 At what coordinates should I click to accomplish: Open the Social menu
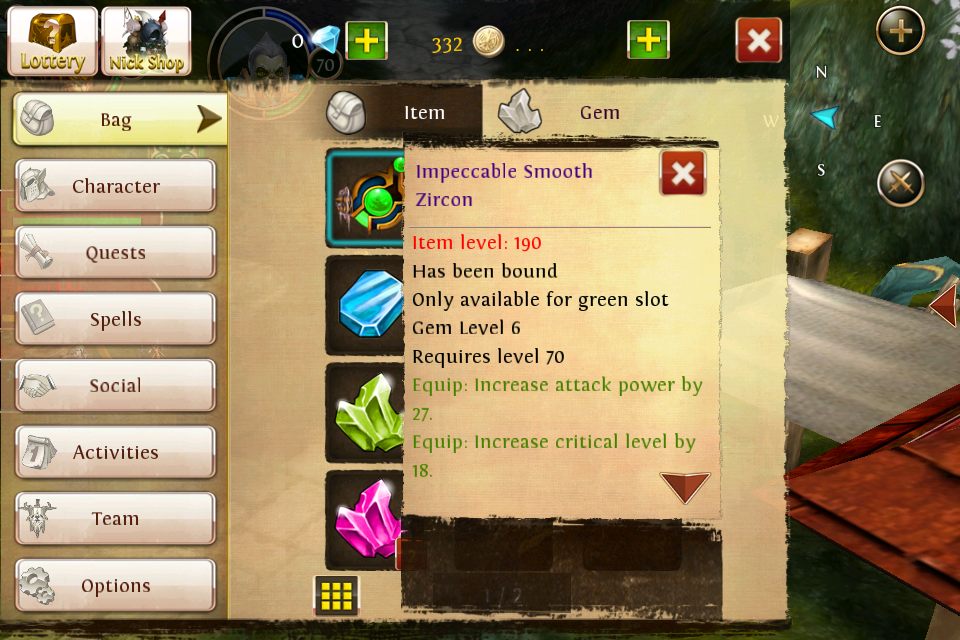click(115, 386)
